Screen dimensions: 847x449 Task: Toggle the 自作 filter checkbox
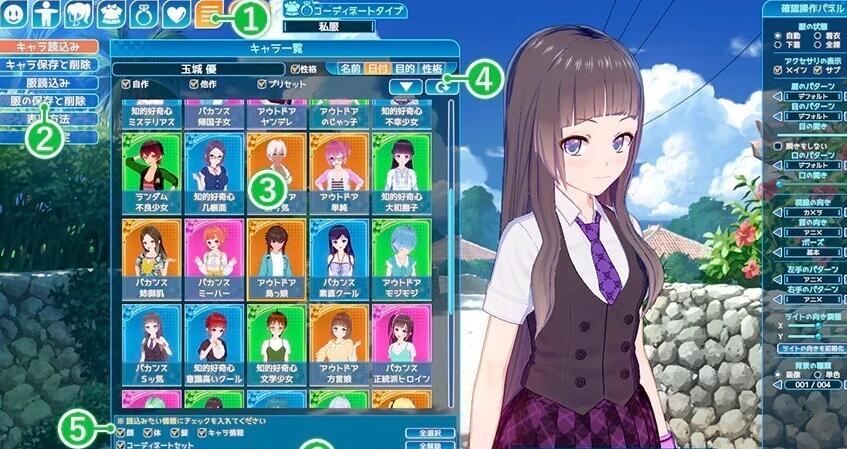[x=127, y=85]
